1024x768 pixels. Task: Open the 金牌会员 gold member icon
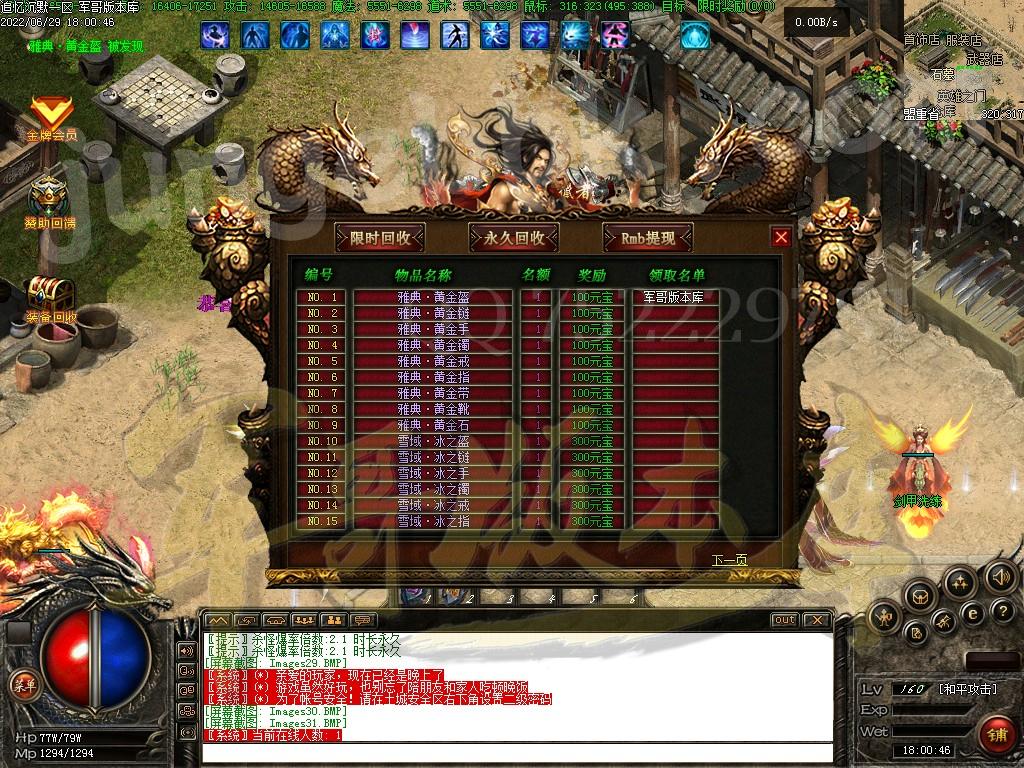coord(50,118)
